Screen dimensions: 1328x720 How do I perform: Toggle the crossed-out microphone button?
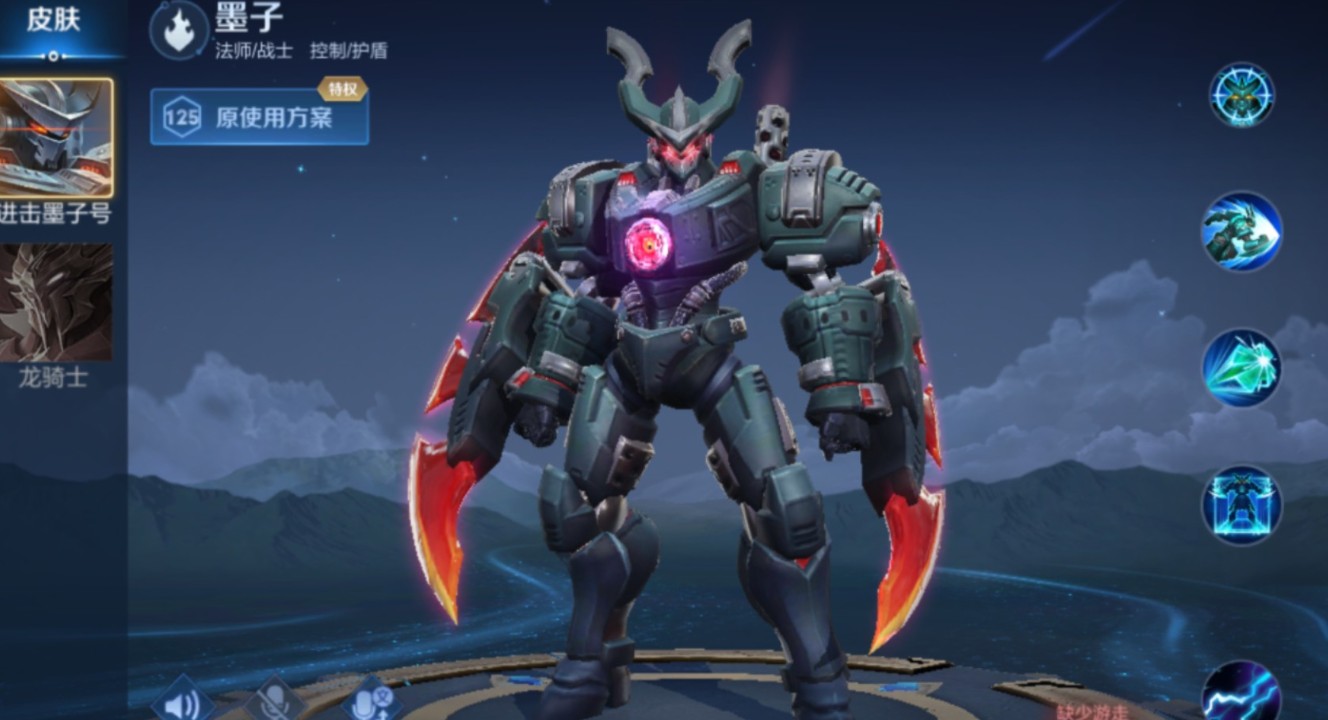(276, 700)
